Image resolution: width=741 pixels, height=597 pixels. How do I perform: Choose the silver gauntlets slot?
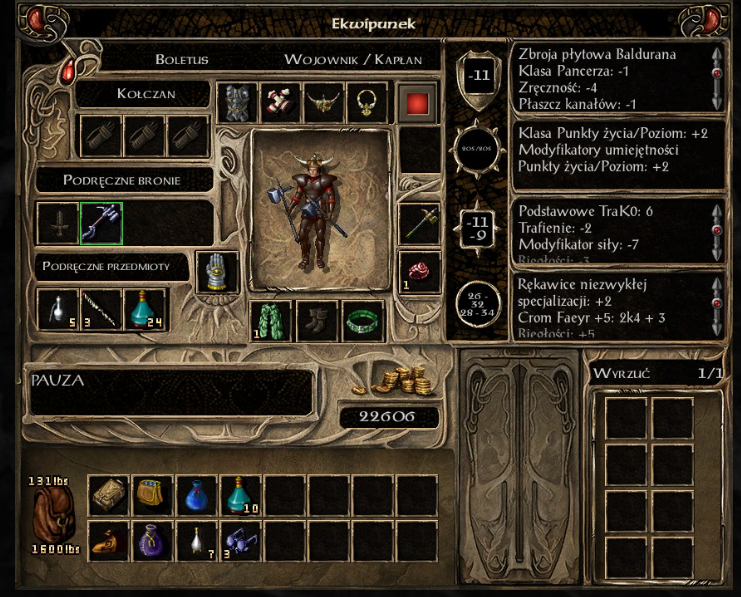[215, 272]
